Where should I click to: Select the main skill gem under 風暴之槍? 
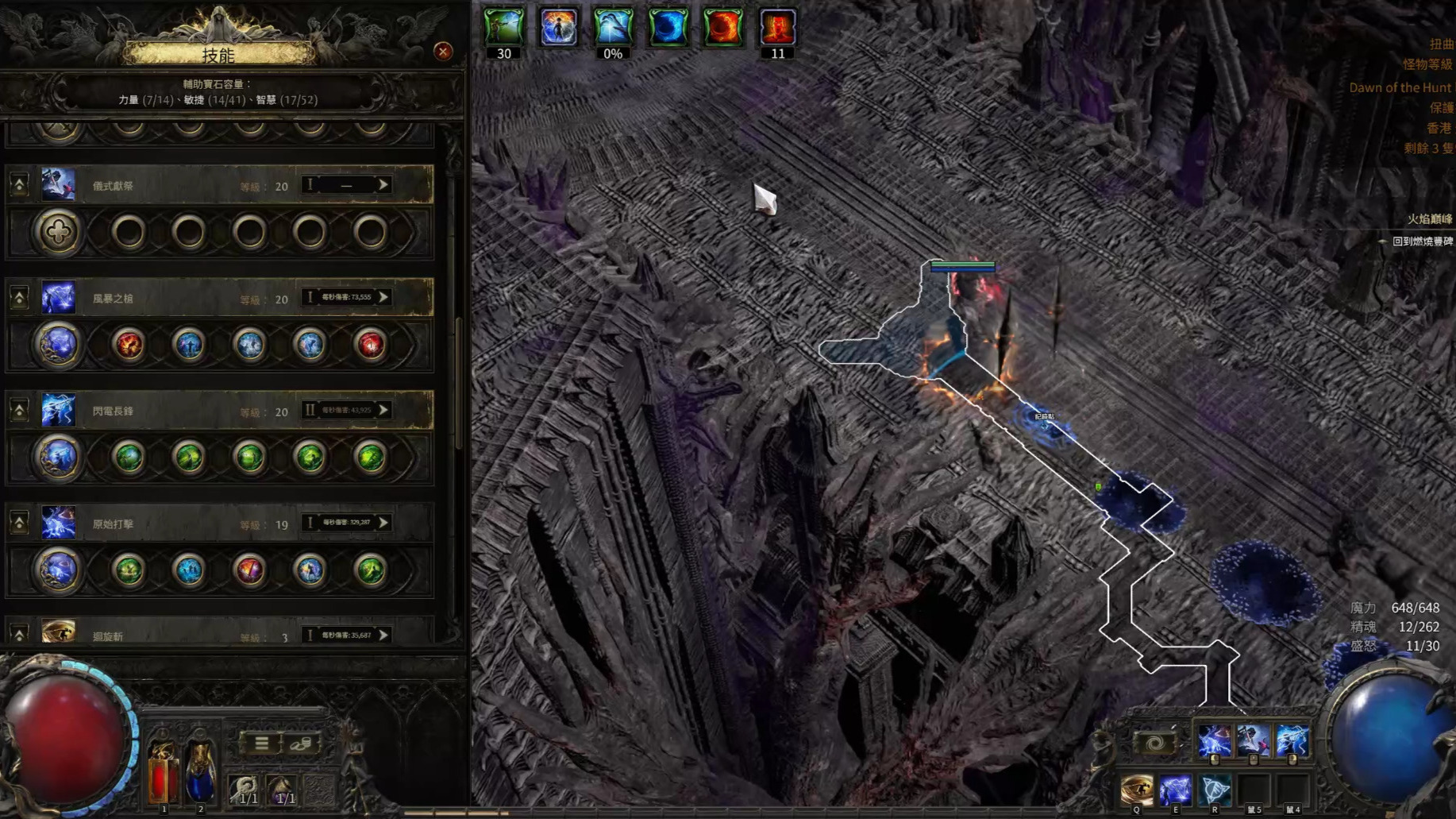point(58,345)
